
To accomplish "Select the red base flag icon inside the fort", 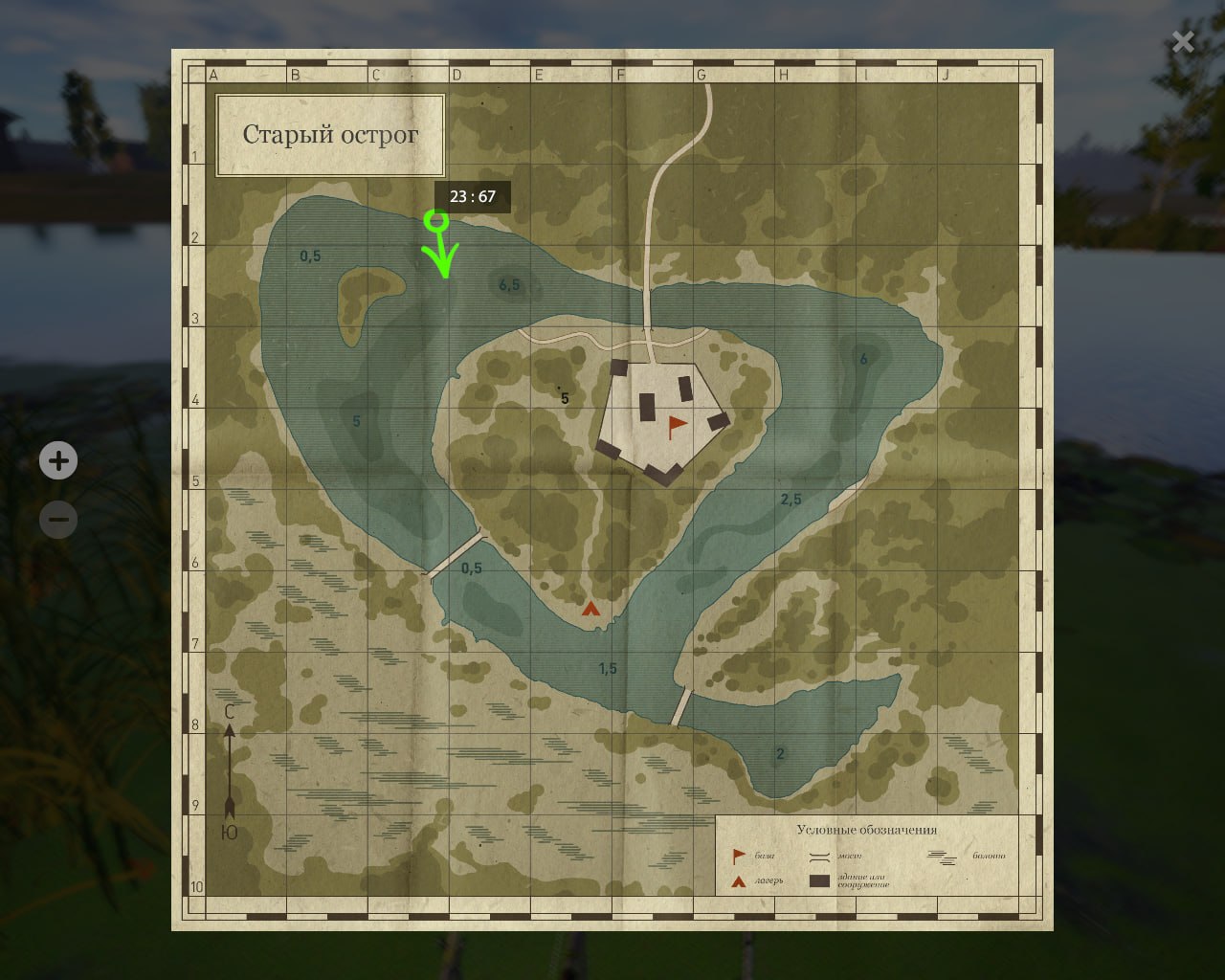I will 675,421.
